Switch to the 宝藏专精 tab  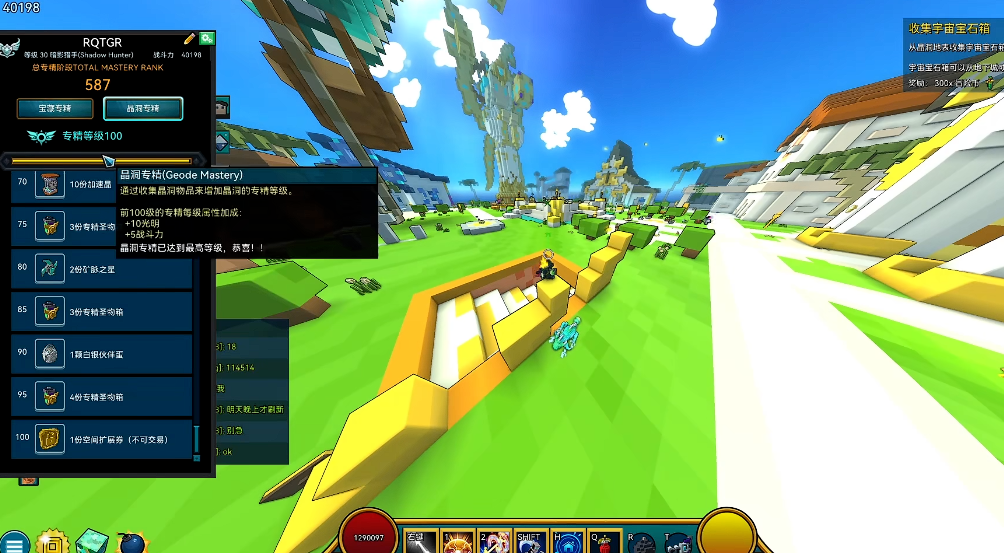pos(55,108)
